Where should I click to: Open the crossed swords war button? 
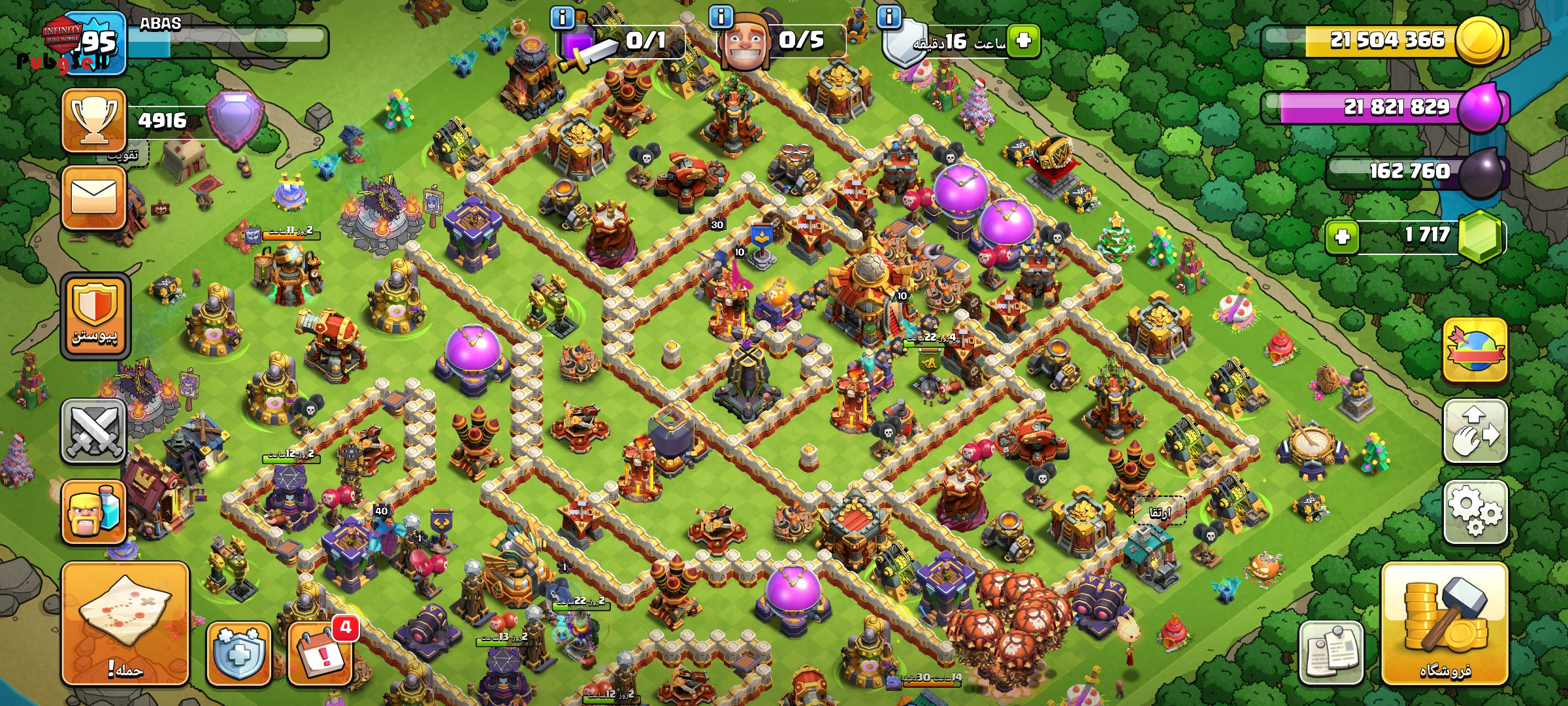(x=94, y=431)
